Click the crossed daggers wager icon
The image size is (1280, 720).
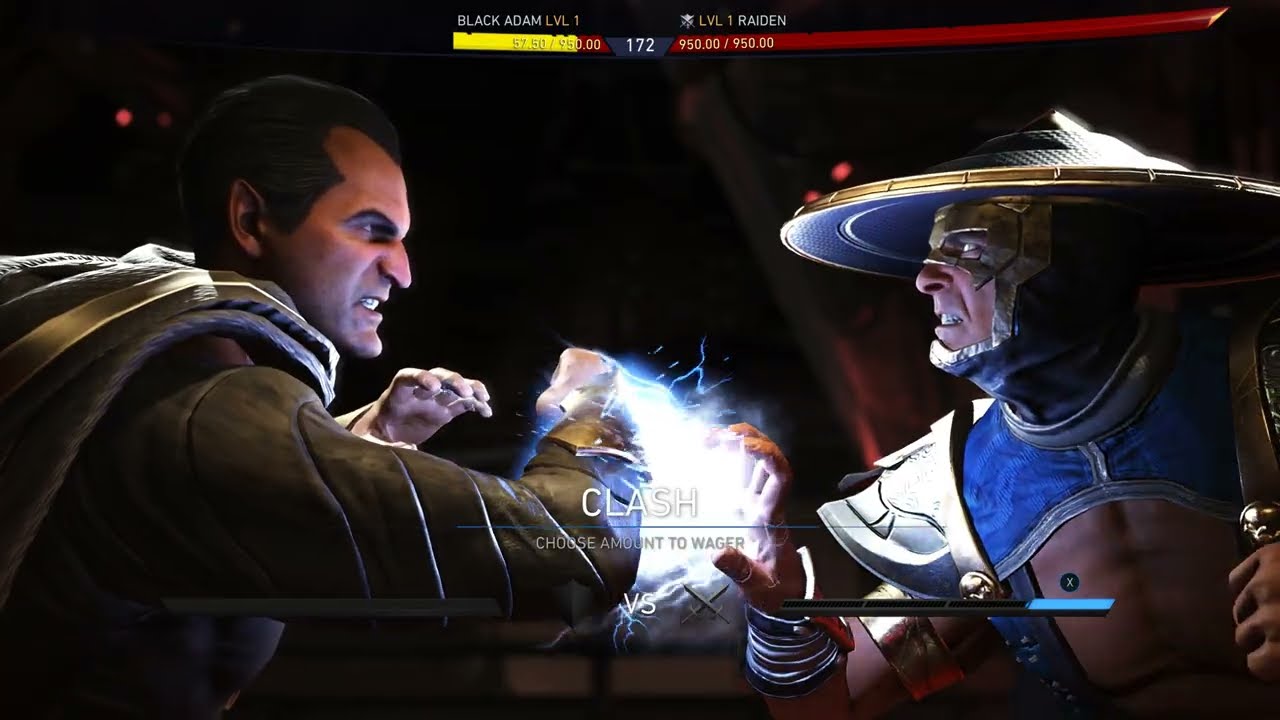[706, 606]
